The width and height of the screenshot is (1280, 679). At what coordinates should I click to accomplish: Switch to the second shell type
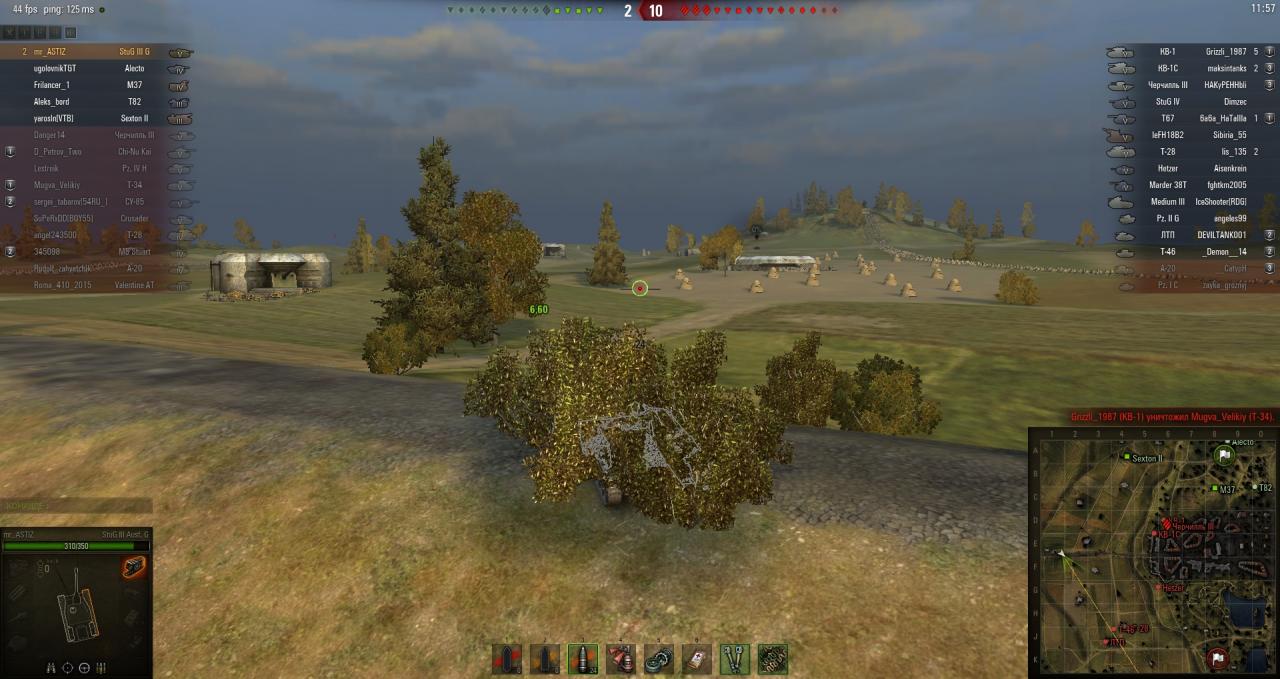[x=544, y=659]
